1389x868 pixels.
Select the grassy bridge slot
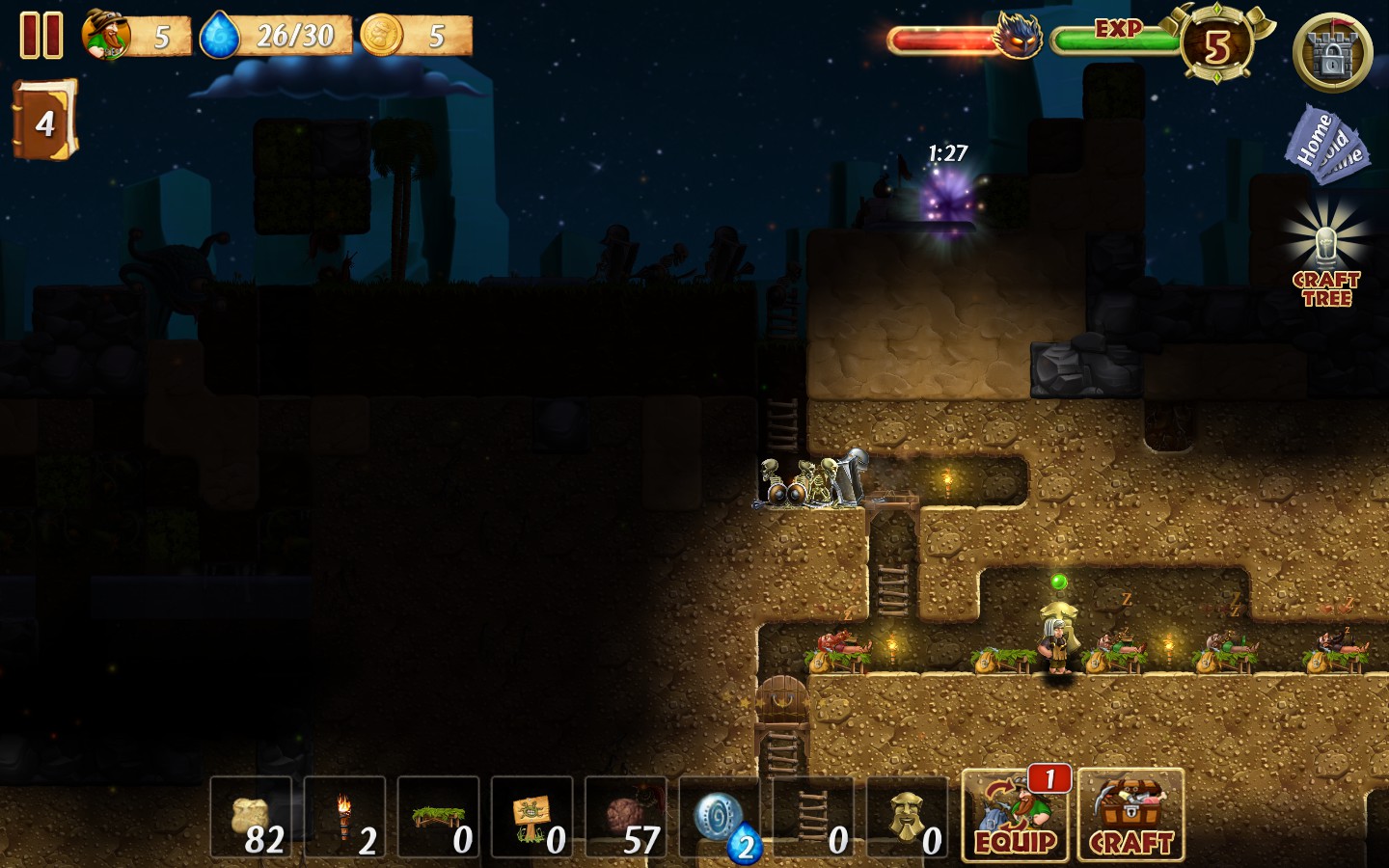pos(438,817)
